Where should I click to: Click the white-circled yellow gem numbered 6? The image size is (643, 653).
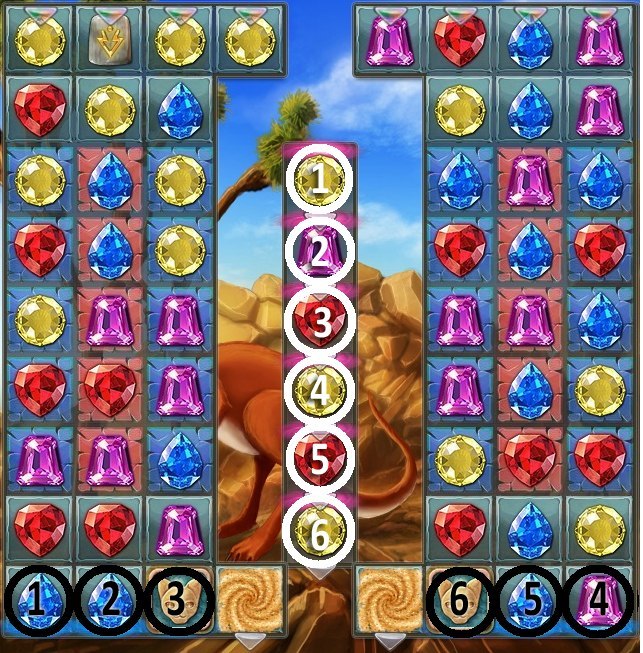319,530
